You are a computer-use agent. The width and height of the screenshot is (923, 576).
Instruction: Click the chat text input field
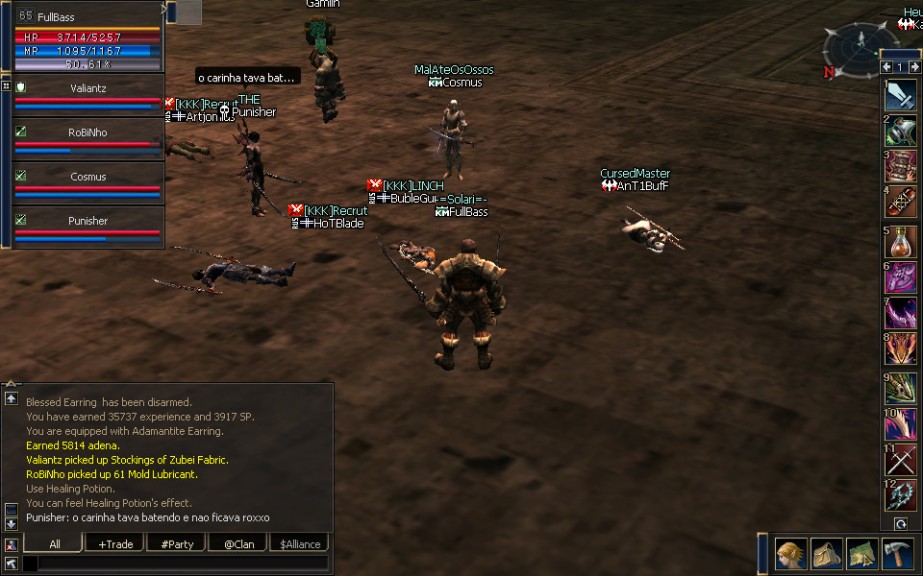[180, 563]
